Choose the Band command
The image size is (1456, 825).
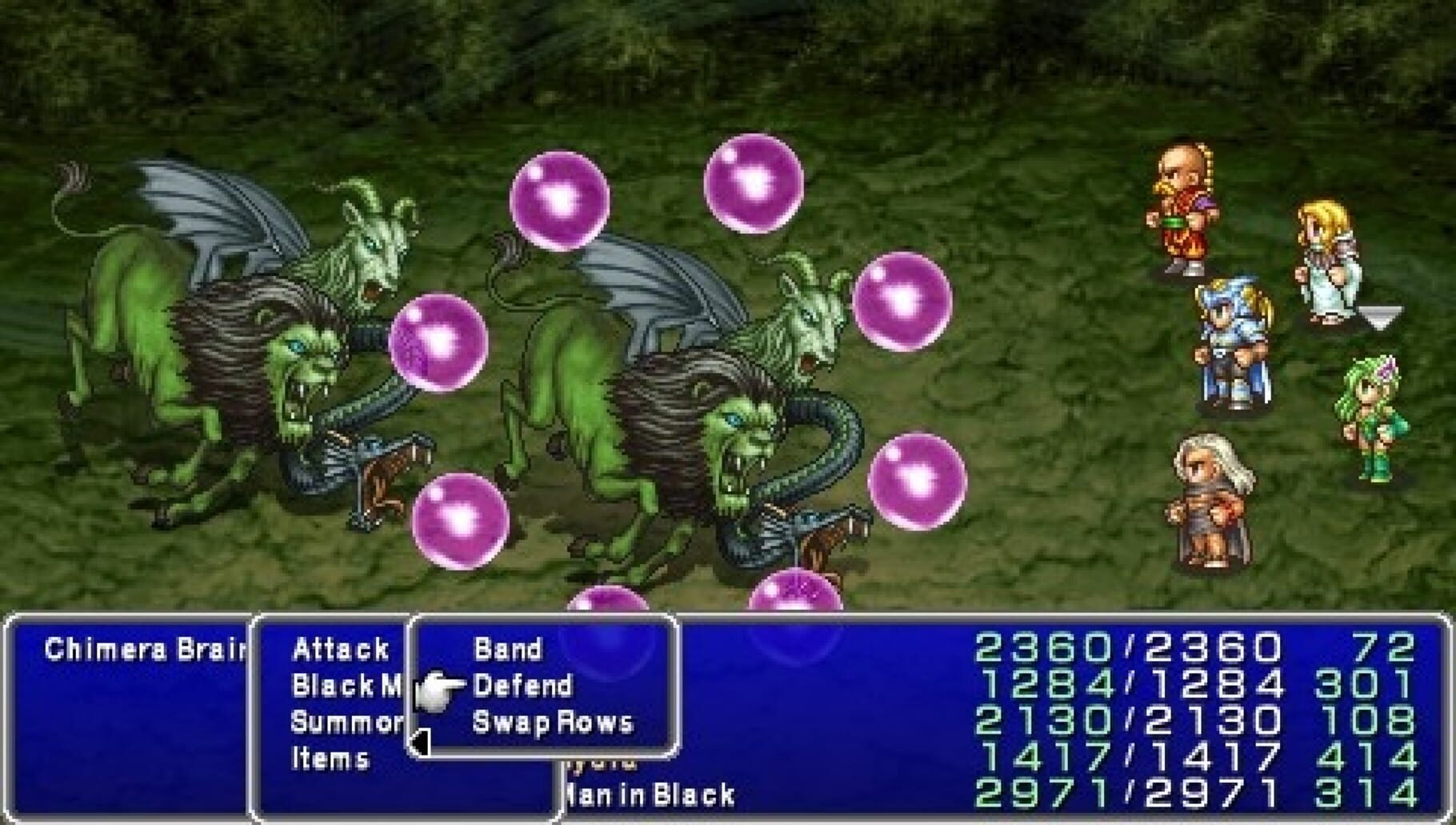pos(506,650)
